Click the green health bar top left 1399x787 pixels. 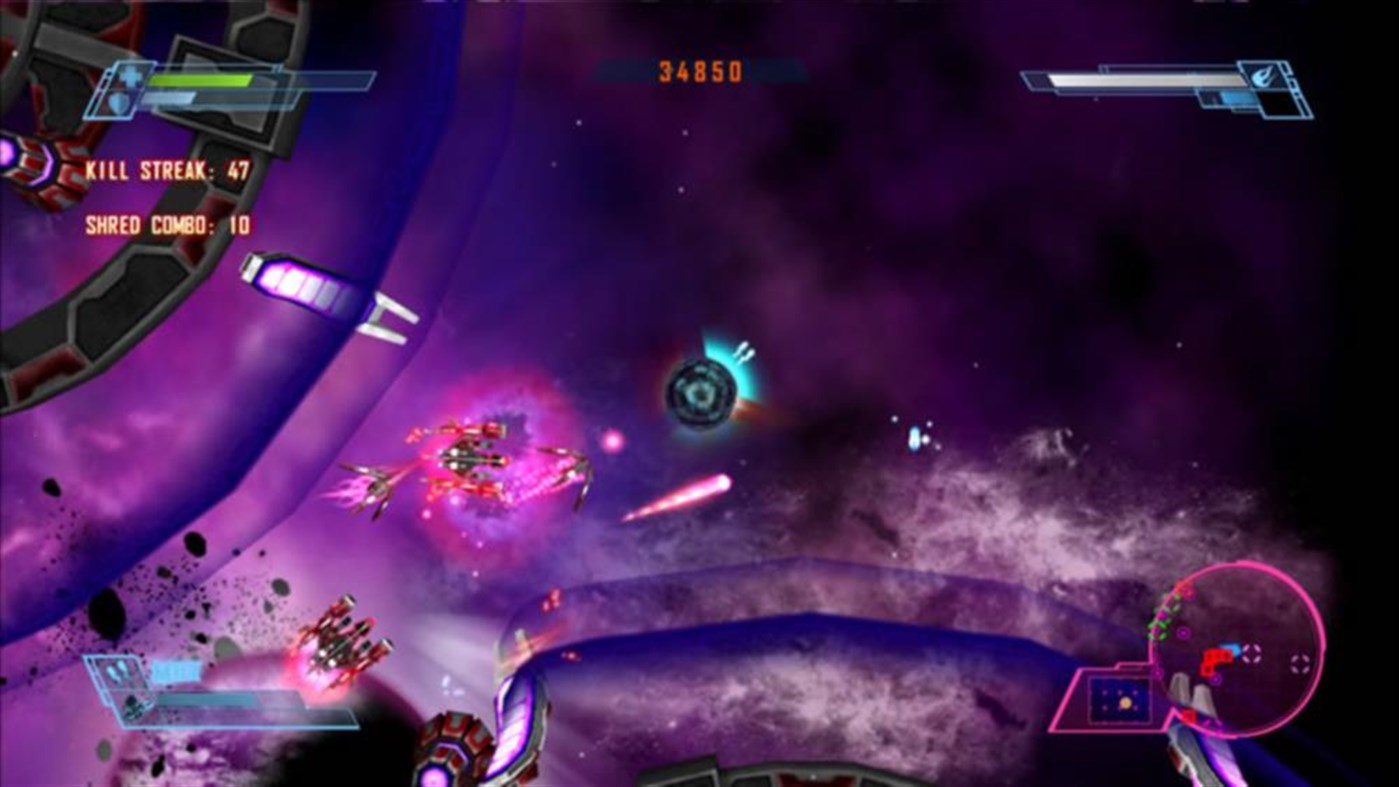pyautogui.click(x=200, y=78)
